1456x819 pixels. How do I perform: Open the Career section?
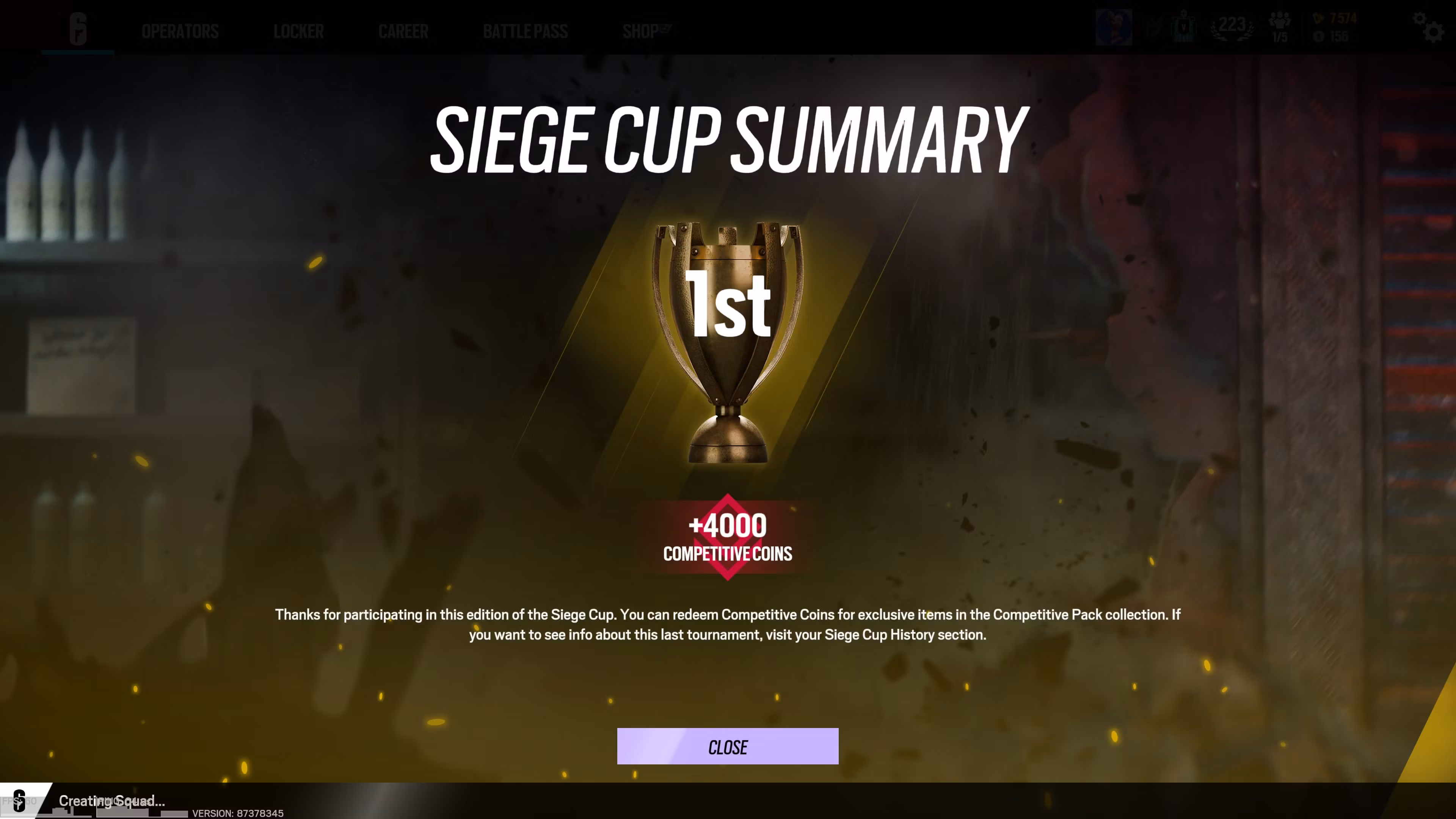403,31
